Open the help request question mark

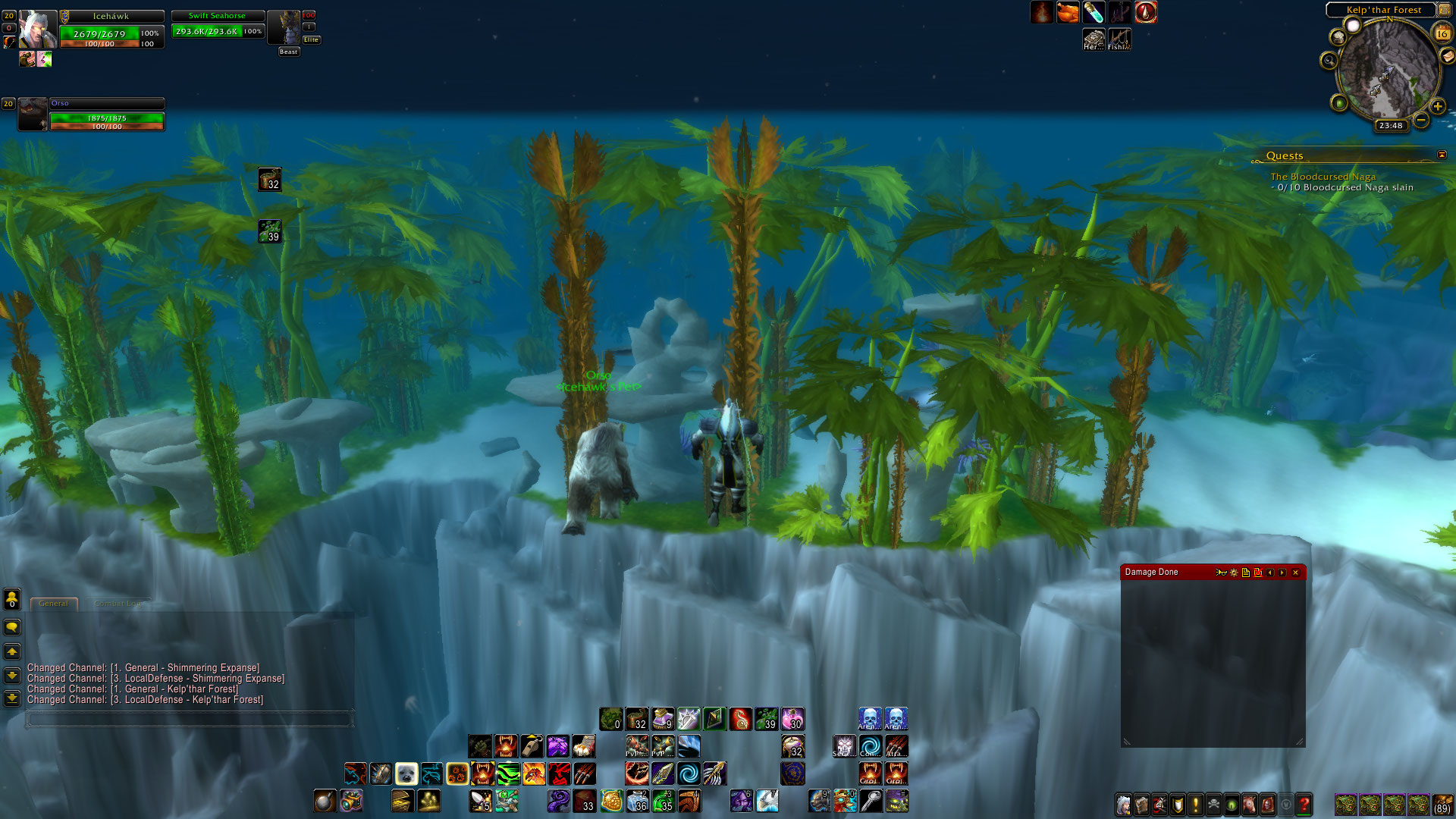1304,804
